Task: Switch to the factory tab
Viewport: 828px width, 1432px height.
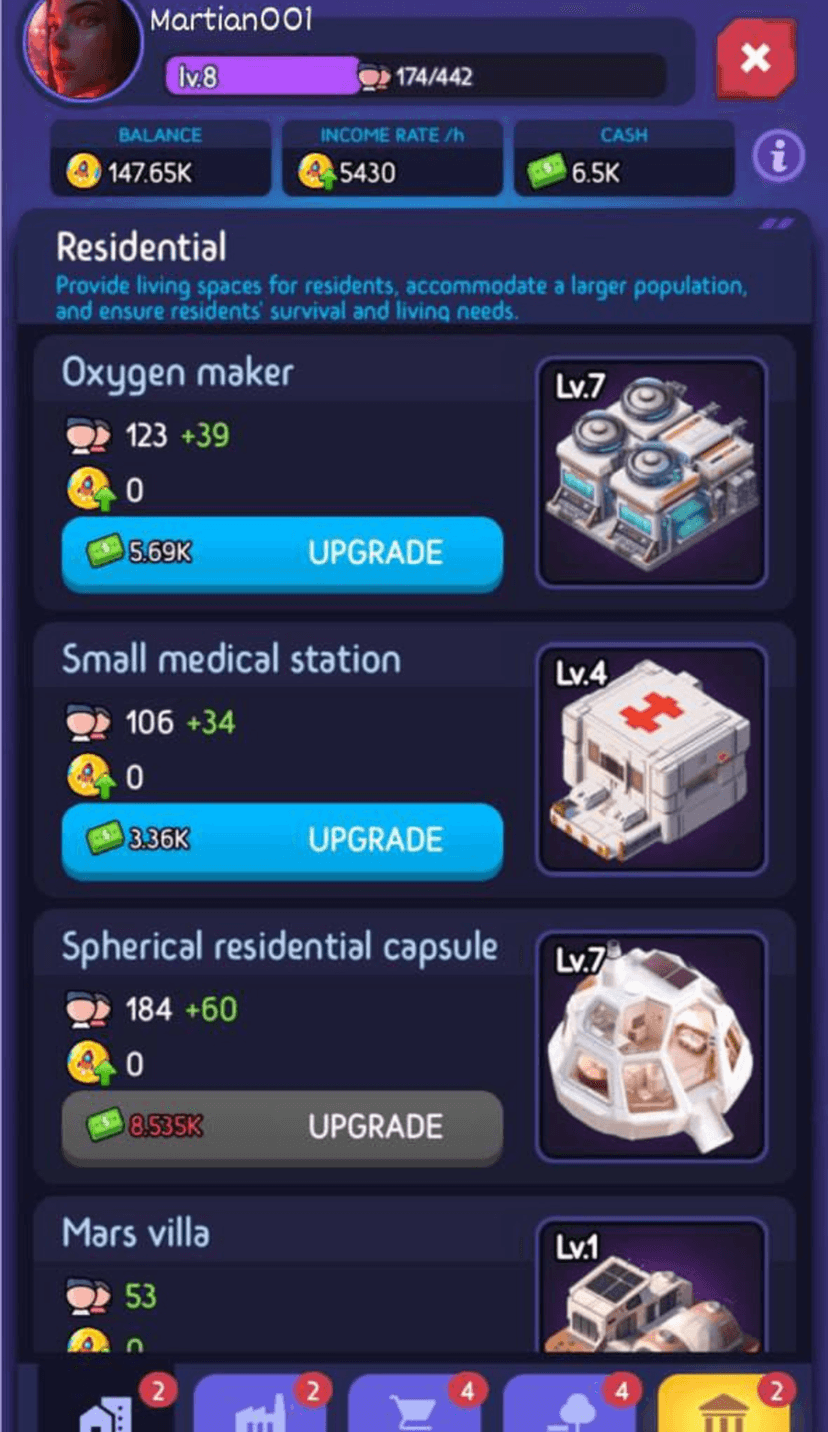Action: (x=260, y=1405)
